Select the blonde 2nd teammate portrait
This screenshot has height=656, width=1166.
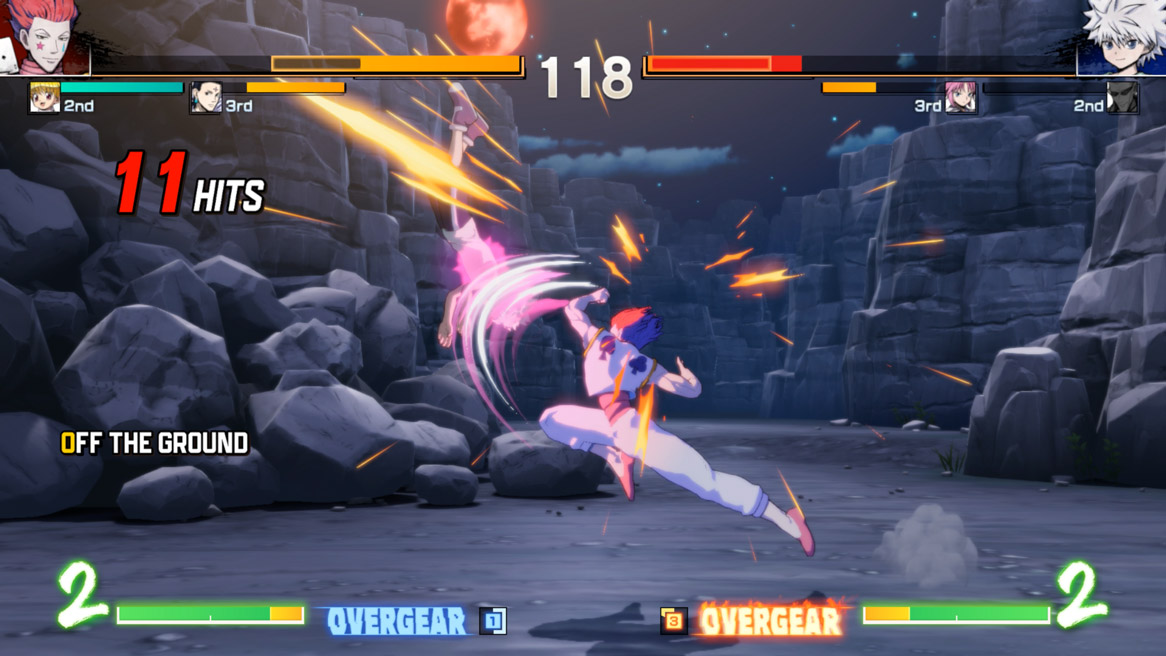click(x=44, y=98)
